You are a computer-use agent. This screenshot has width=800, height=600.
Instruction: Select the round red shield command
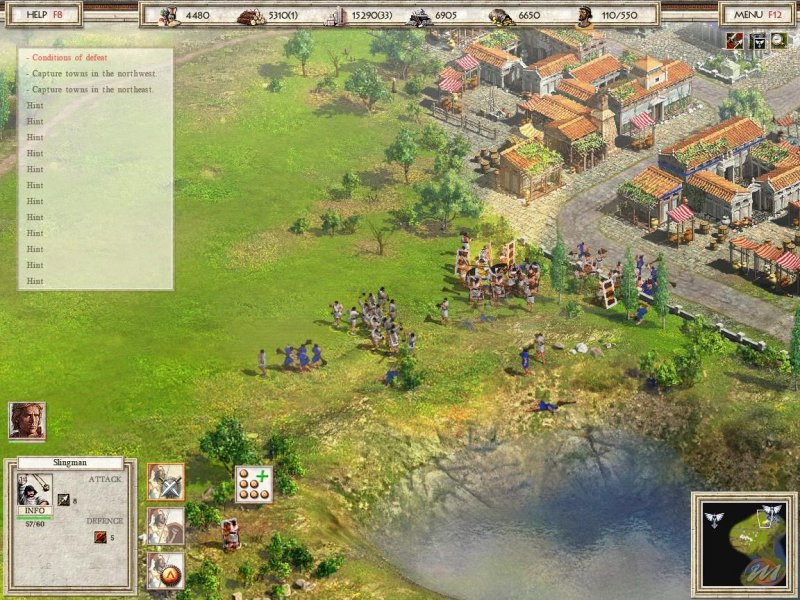coord(165,571)
